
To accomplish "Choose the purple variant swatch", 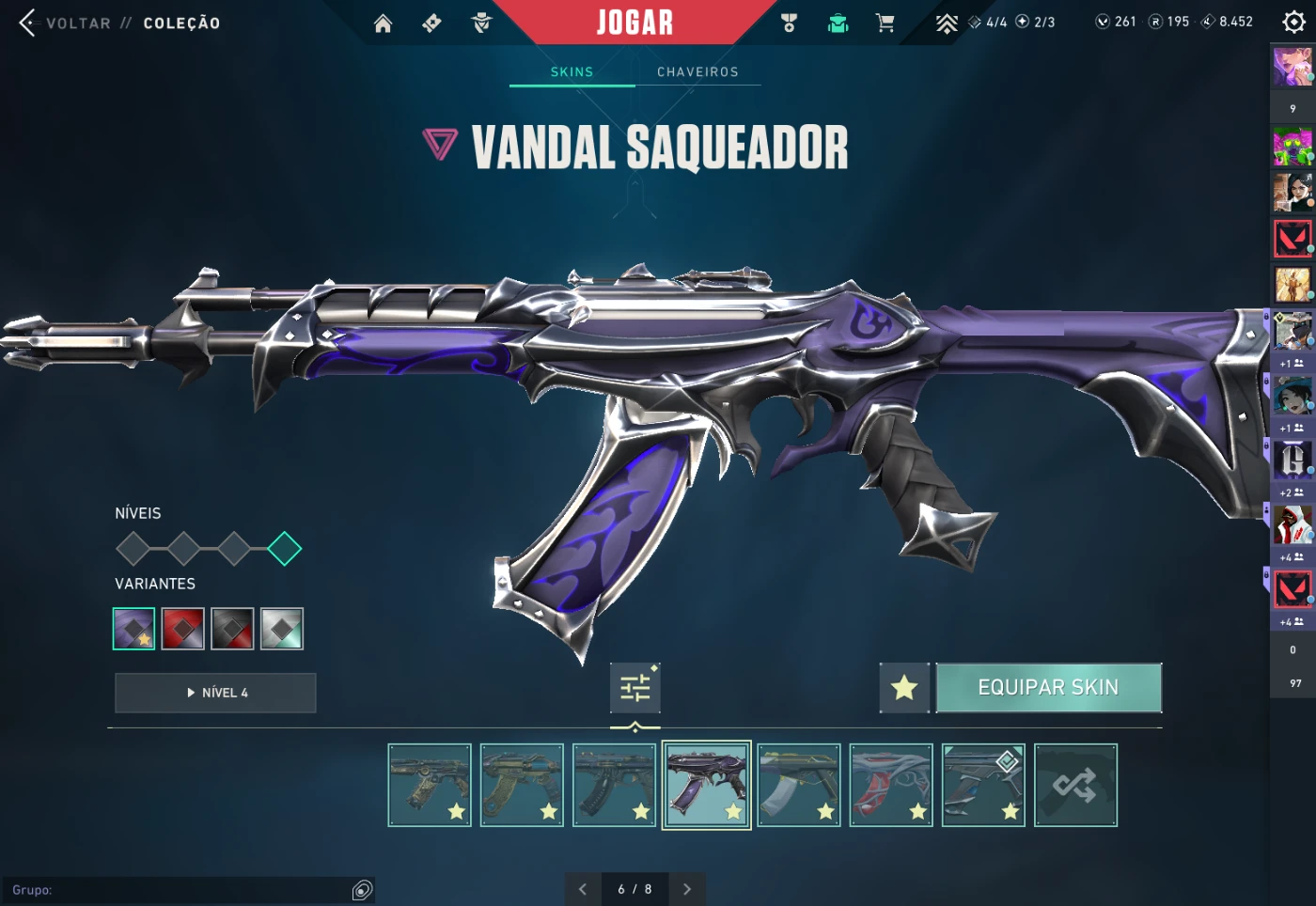I will pos(133,629).
